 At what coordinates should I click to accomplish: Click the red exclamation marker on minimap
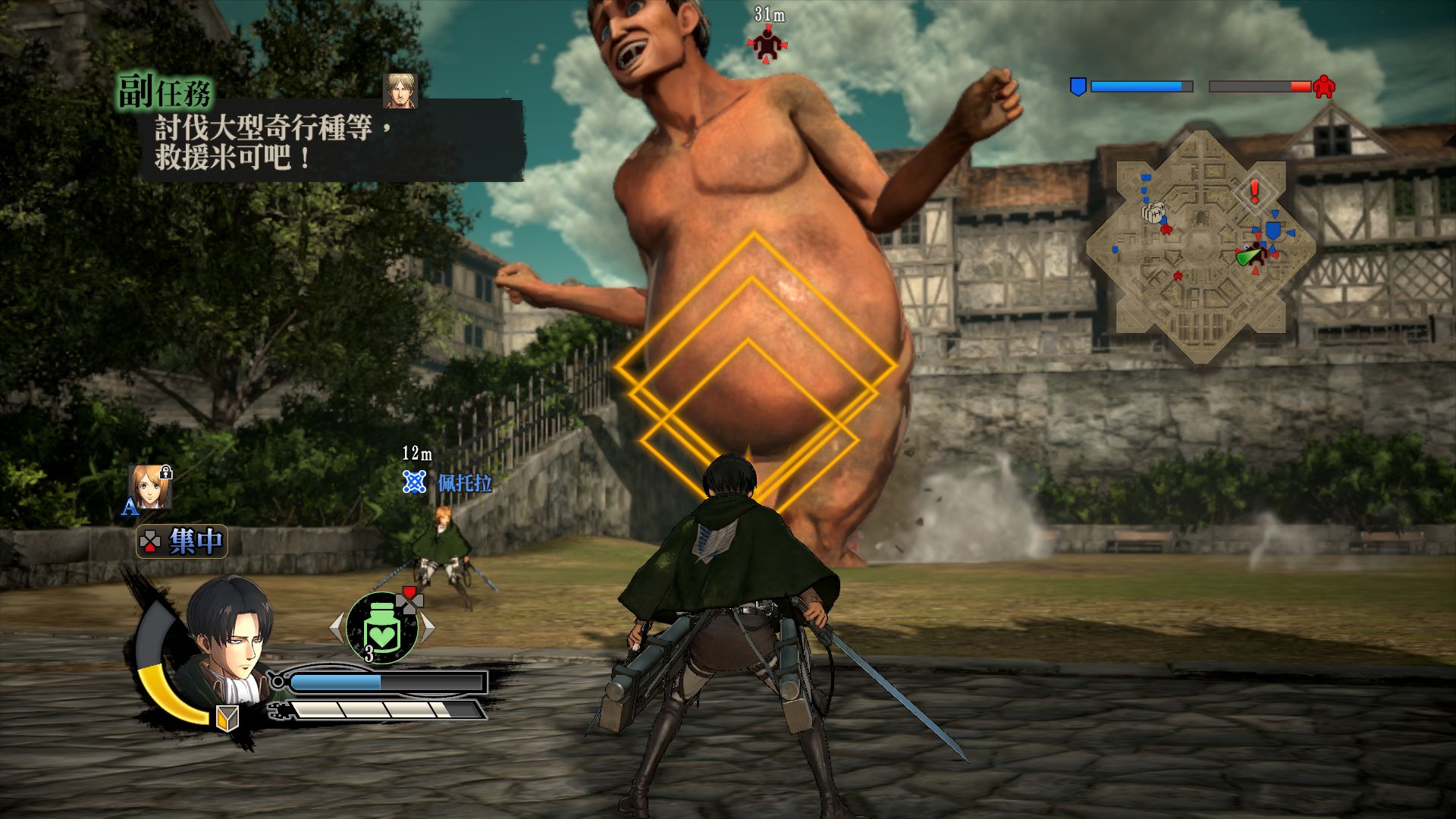click(1254, 189)
